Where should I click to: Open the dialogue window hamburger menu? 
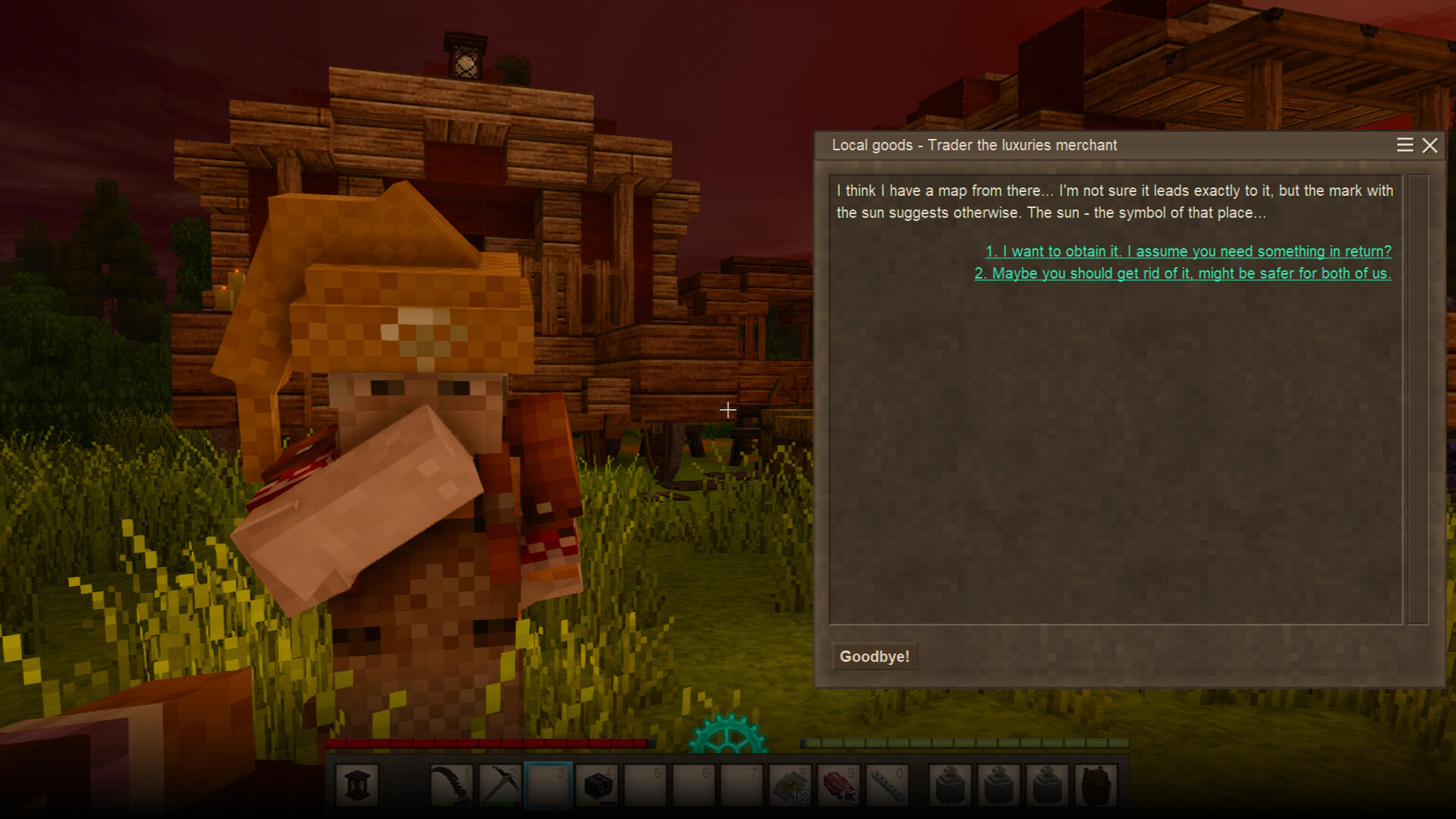click(x=1404, y=146)
